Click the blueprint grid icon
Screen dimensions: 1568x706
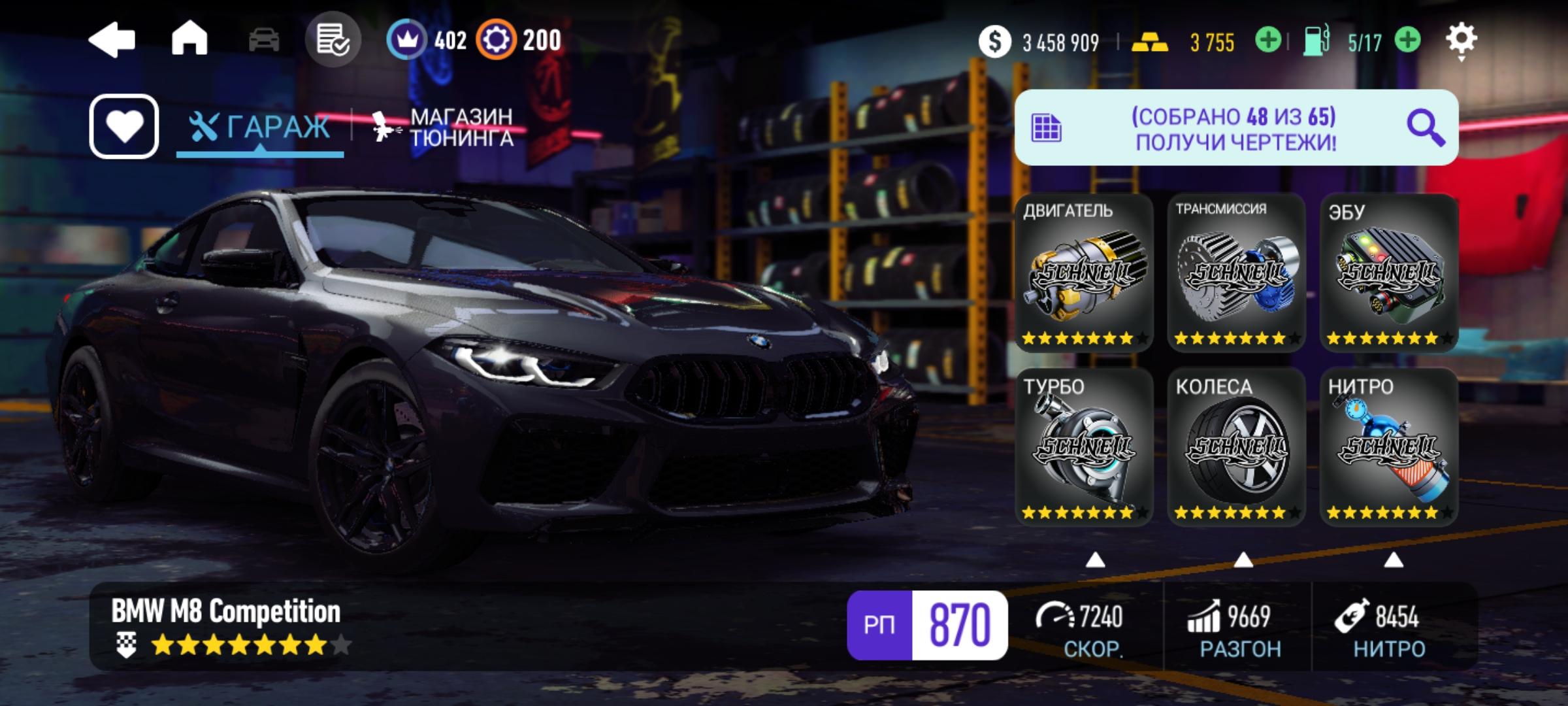click(x=1046, y=128)
